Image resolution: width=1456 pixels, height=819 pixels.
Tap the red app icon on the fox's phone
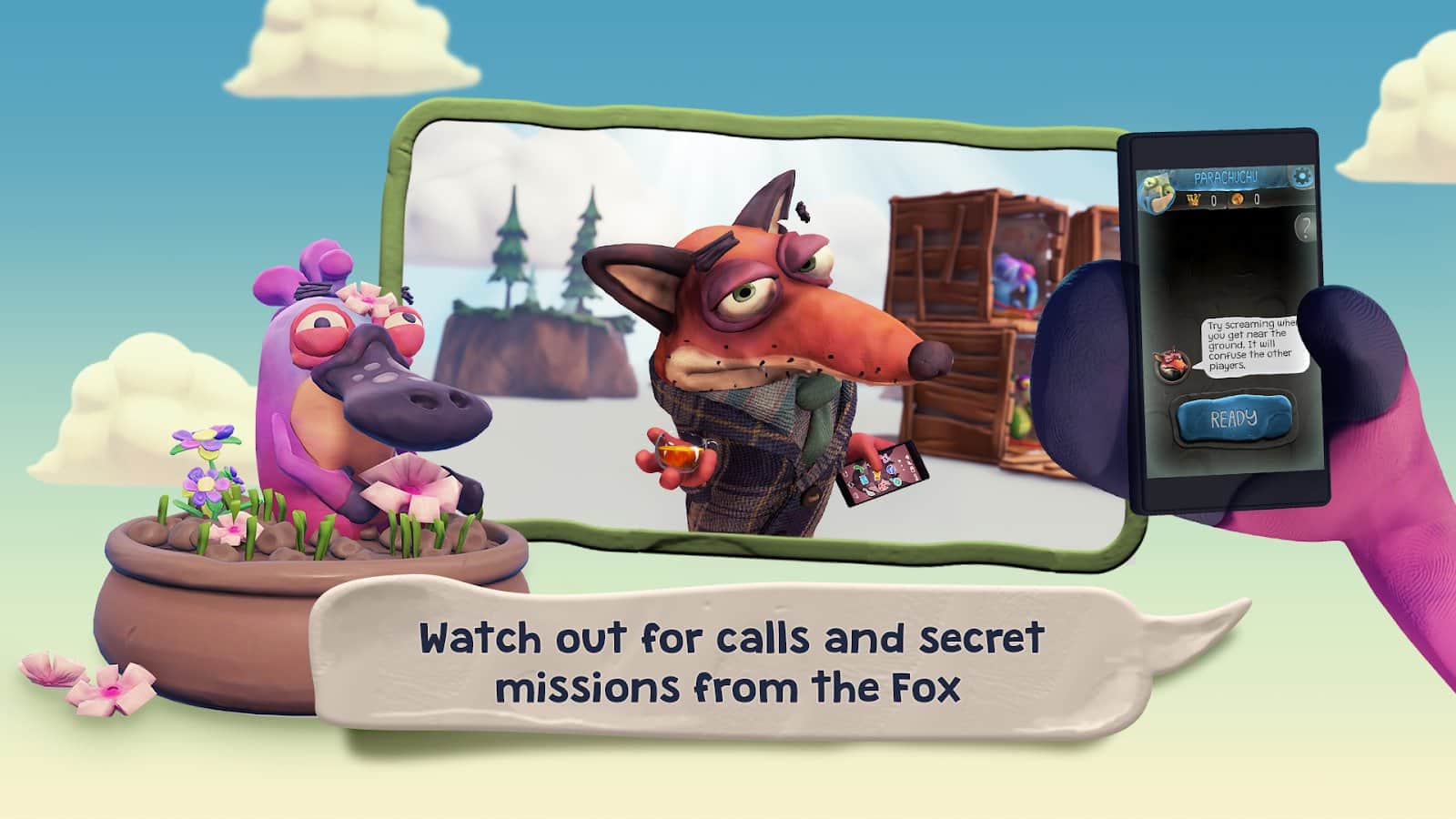882,486
